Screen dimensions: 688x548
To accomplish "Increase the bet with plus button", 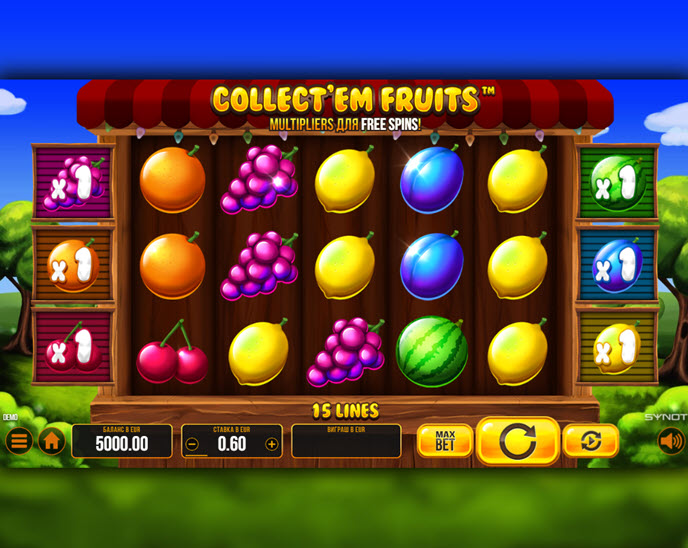I will [271, 444].
